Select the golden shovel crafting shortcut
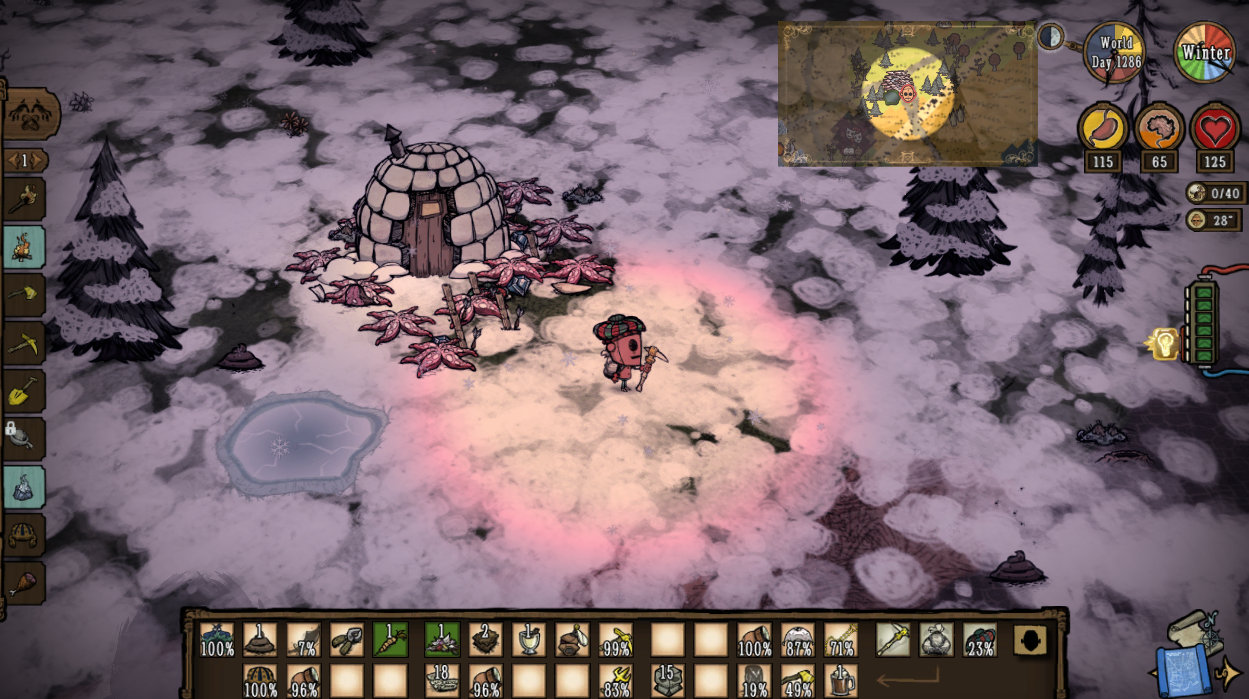The width and height of the screenshot is (1249, 699). pos(25,391)
